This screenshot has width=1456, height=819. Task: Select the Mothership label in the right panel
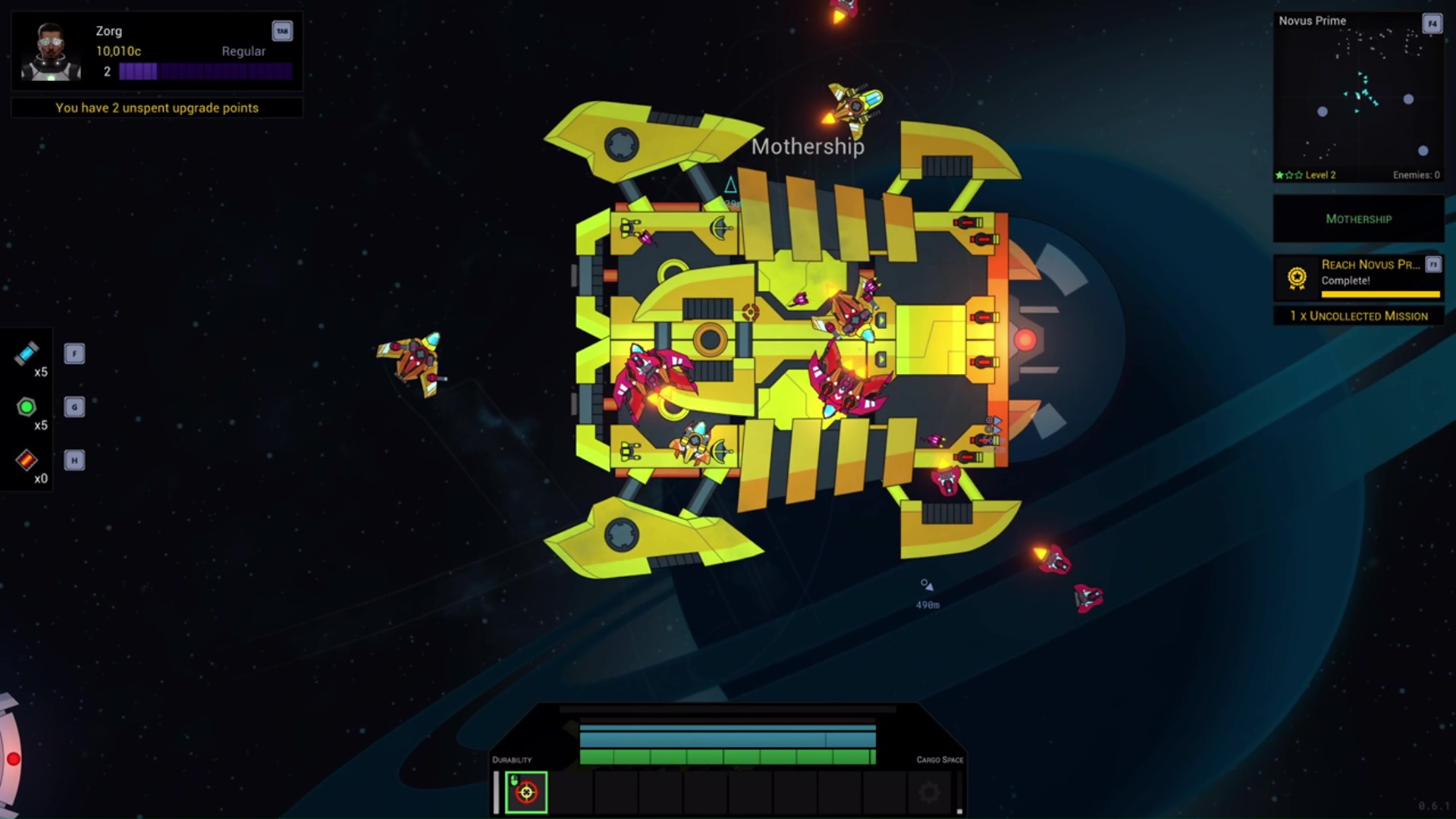click(1357, 218)
